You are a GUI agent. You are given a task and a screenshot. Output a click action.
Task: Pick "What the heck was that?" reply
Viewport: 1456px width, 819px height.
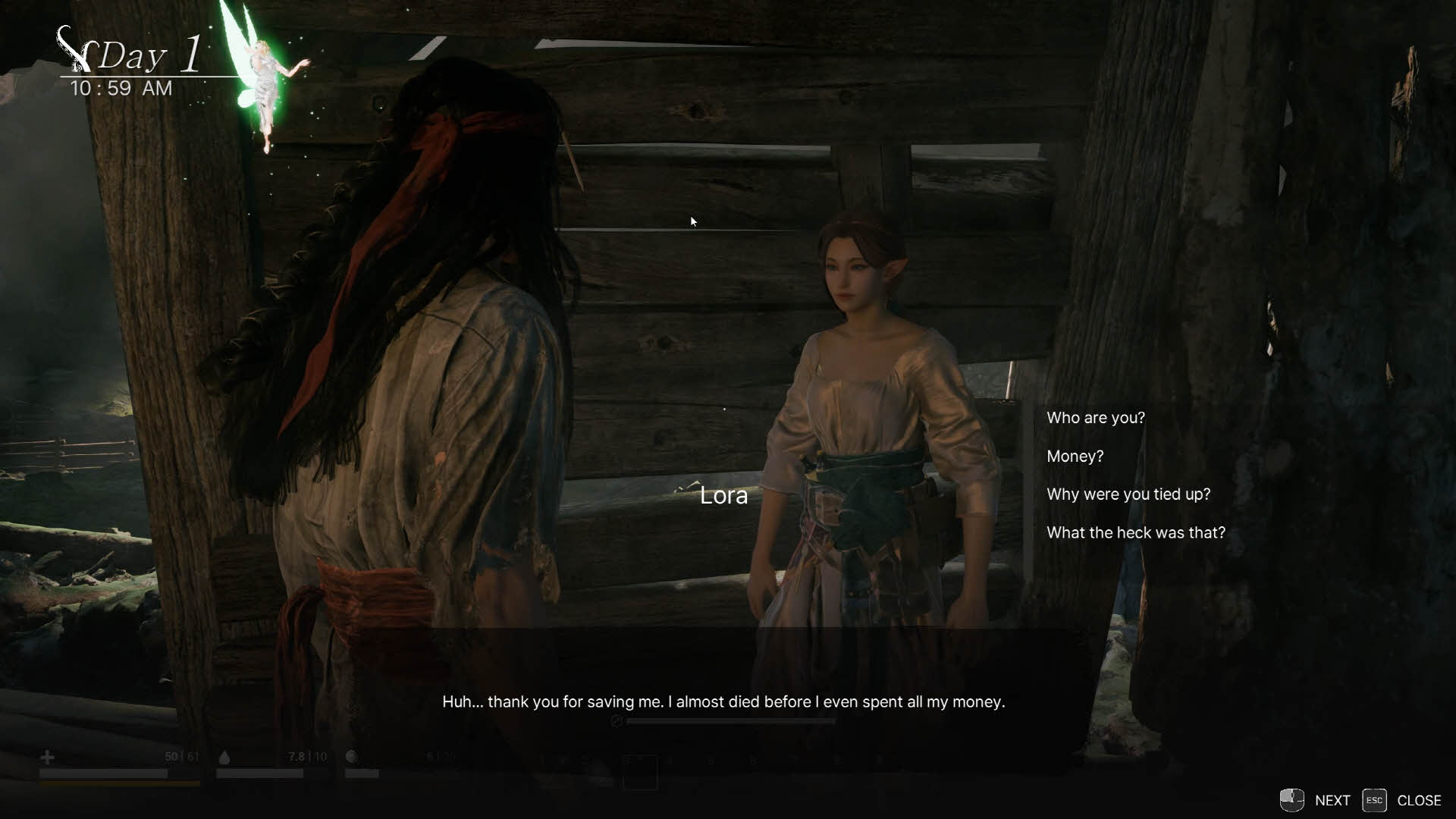[x=1135, y=533]
